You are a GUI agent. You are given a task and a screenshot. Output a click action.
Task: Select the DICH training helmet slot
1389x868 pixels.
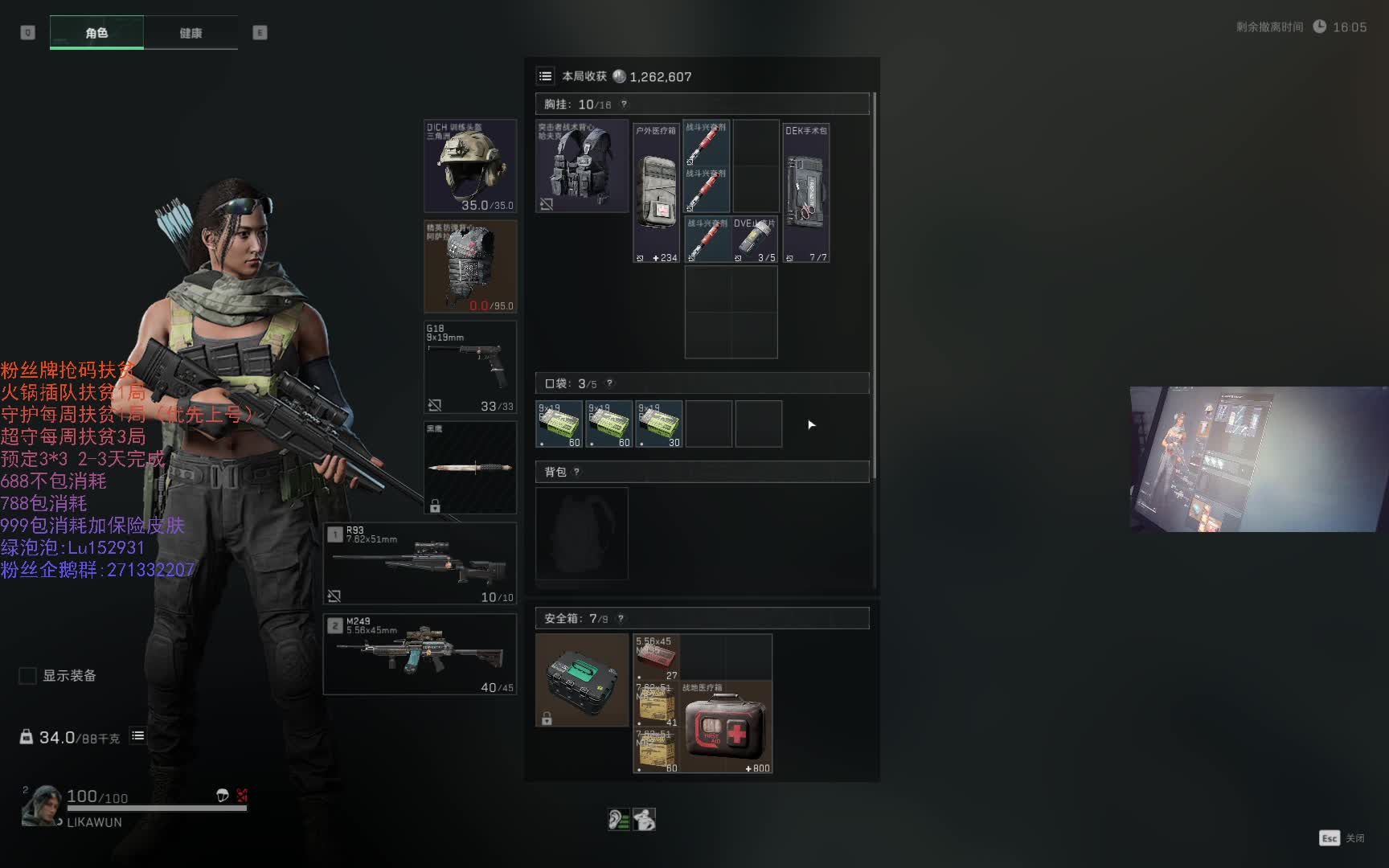(470, 166)
